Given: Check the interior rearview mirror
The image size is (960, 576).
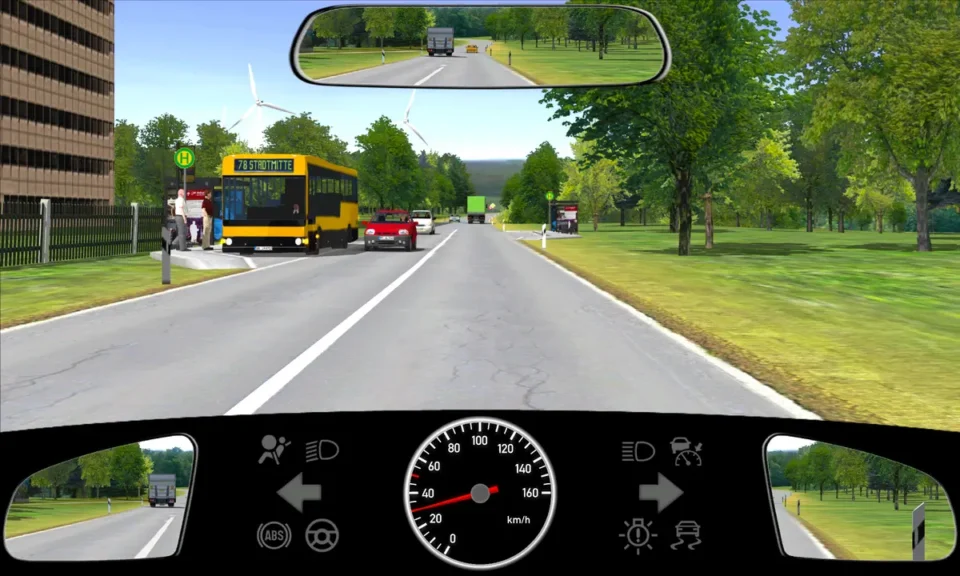Looking at the screenshot, I should (481, 46).
